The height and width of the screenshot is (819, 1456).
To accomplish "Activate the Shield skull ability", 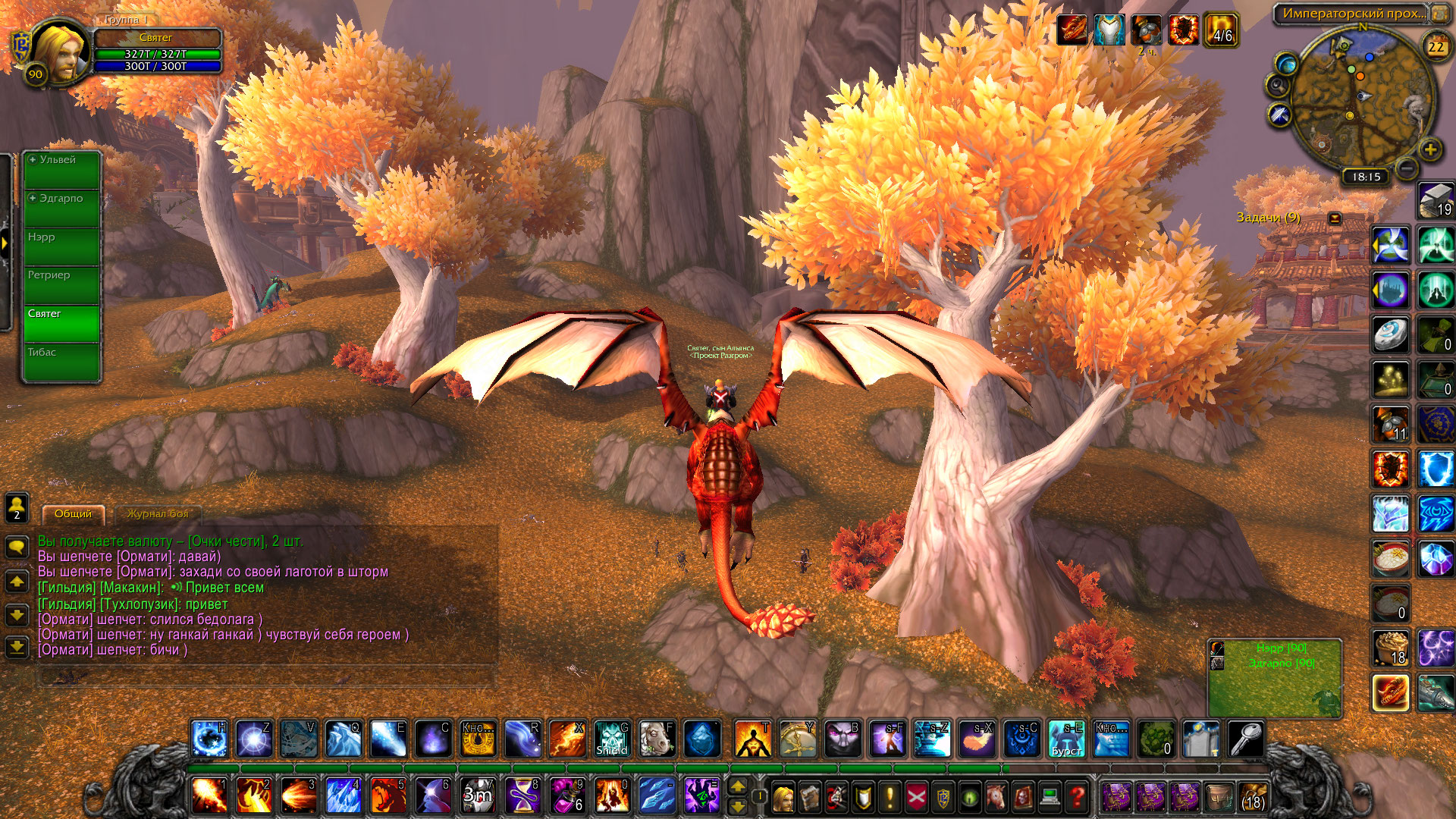I will click(x=611, y=739).
